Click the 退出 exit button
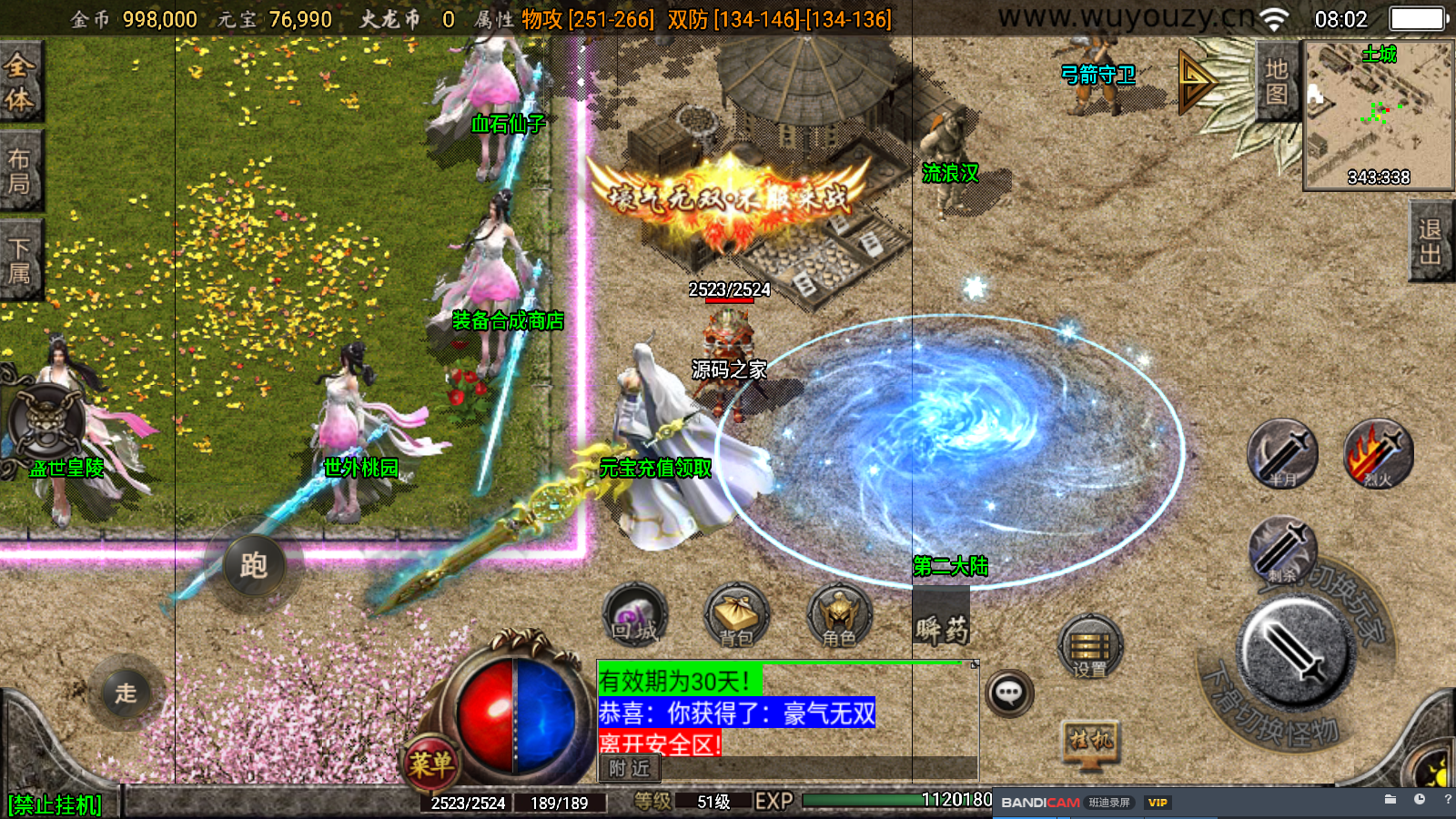 (x=1431, y=241)
